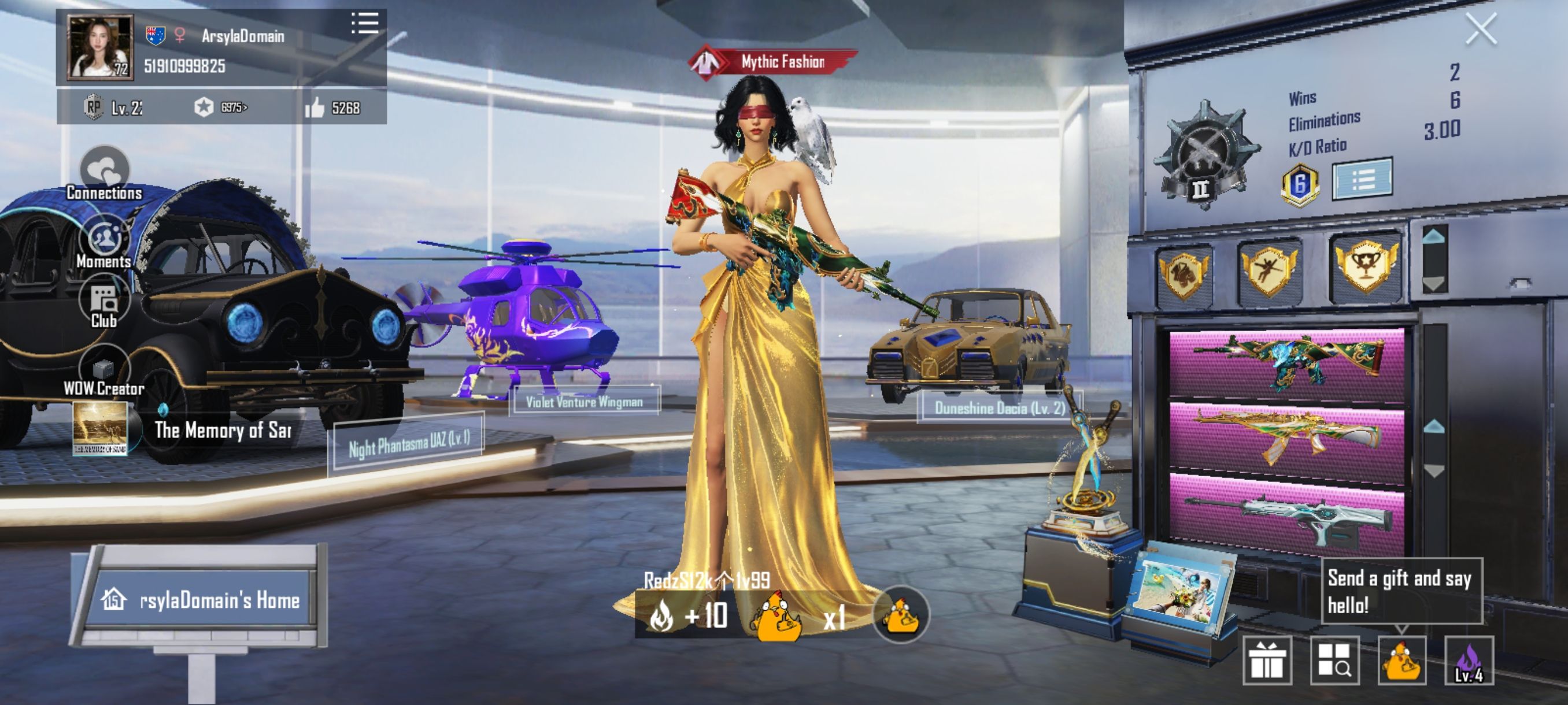Open the white gift box button
Image resolution: width=1568 pixels, height=705 pixels.
coord(1267,661)
